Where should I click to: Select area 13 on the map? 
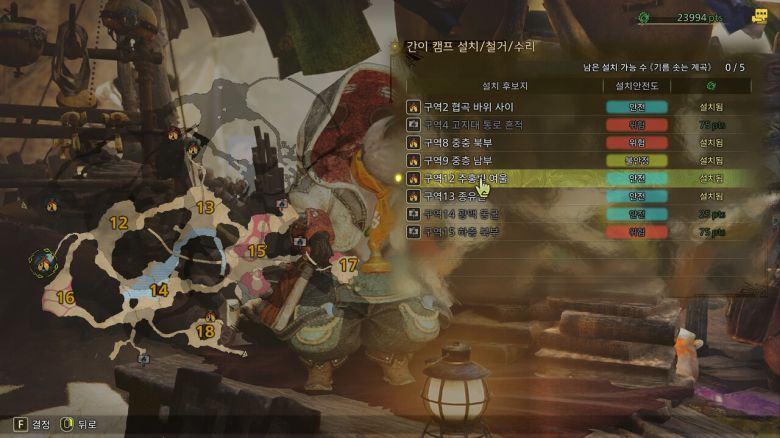point(205,207)
